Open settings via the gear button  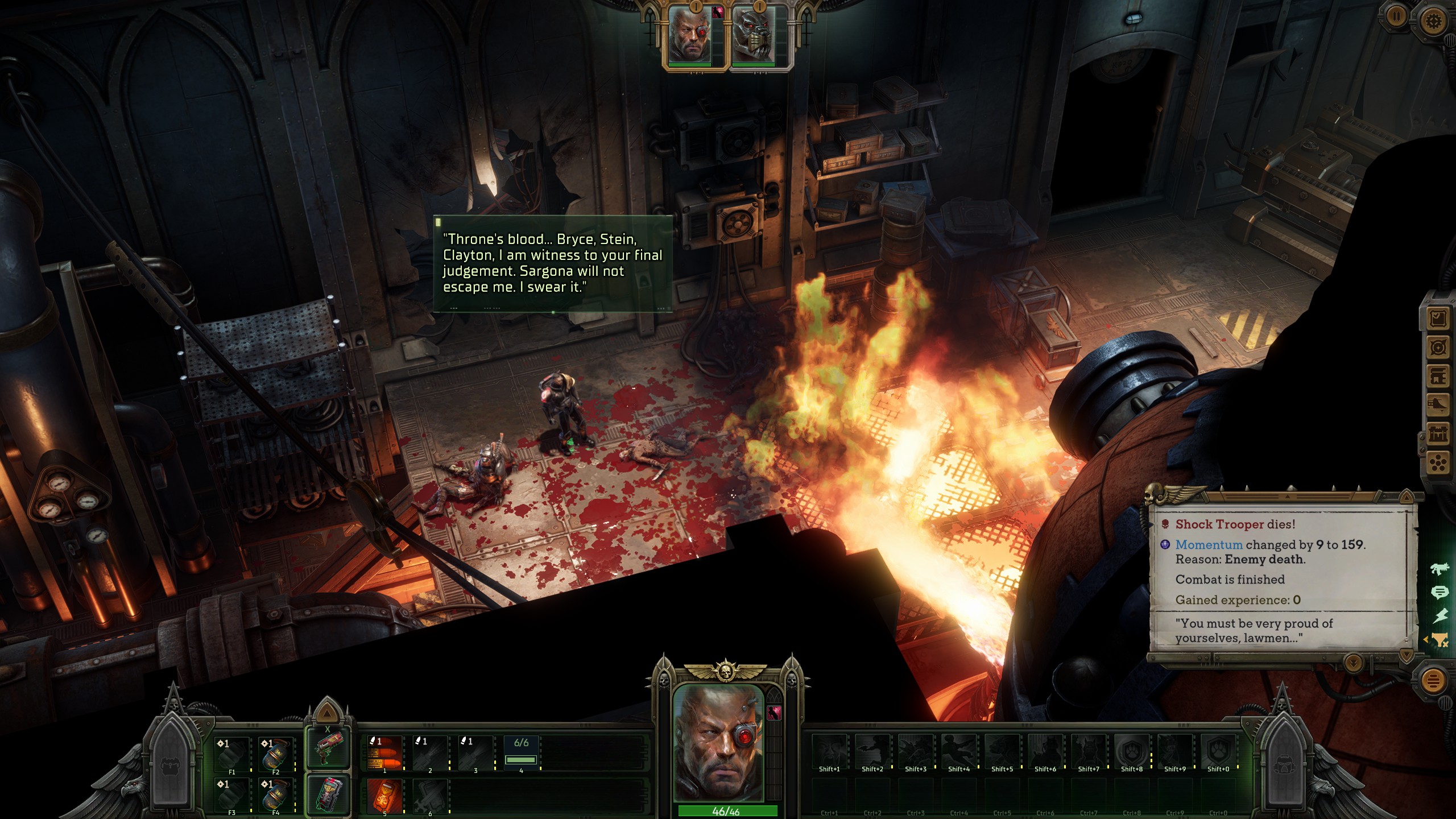1433,22
